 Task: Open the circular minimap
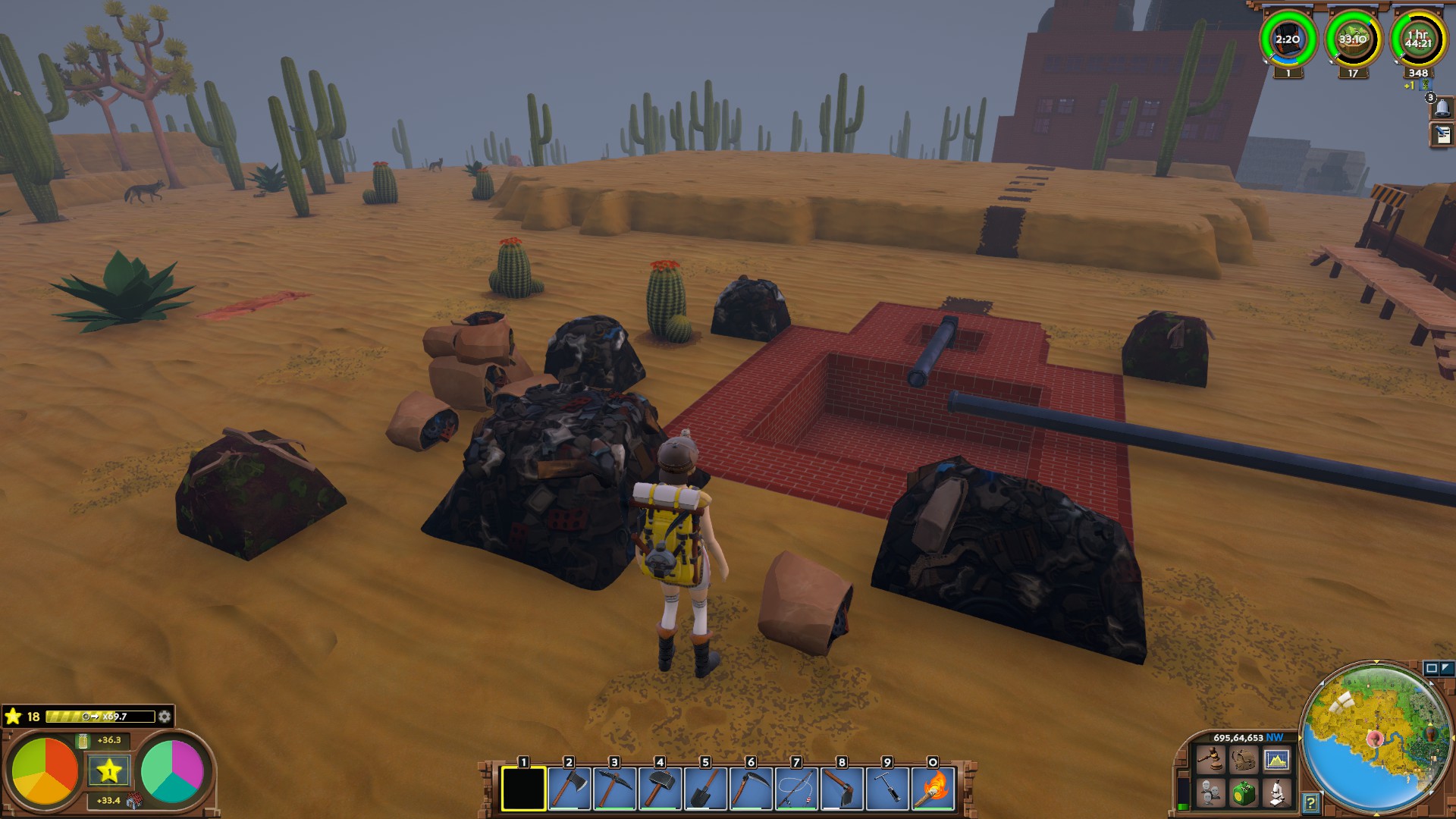point(1376,739)
